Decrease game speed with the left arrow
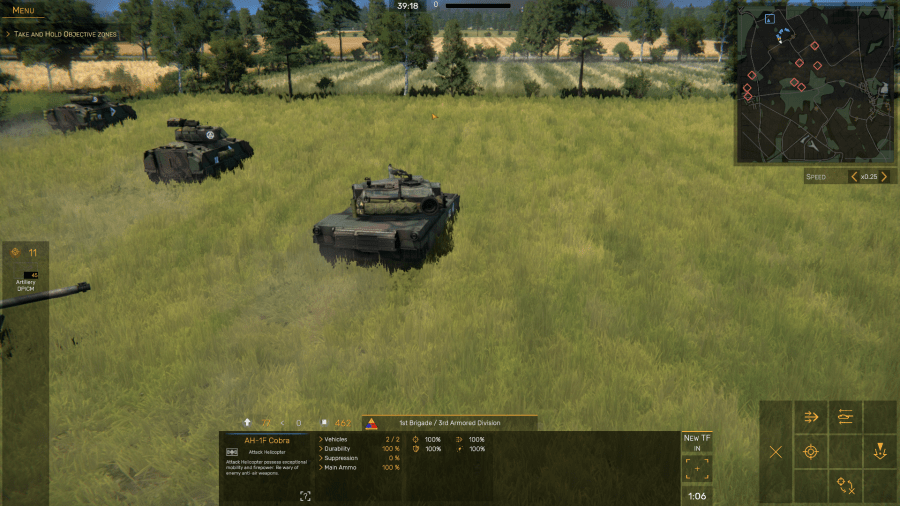This screenshot has width=900, height=506. (853, 177)
